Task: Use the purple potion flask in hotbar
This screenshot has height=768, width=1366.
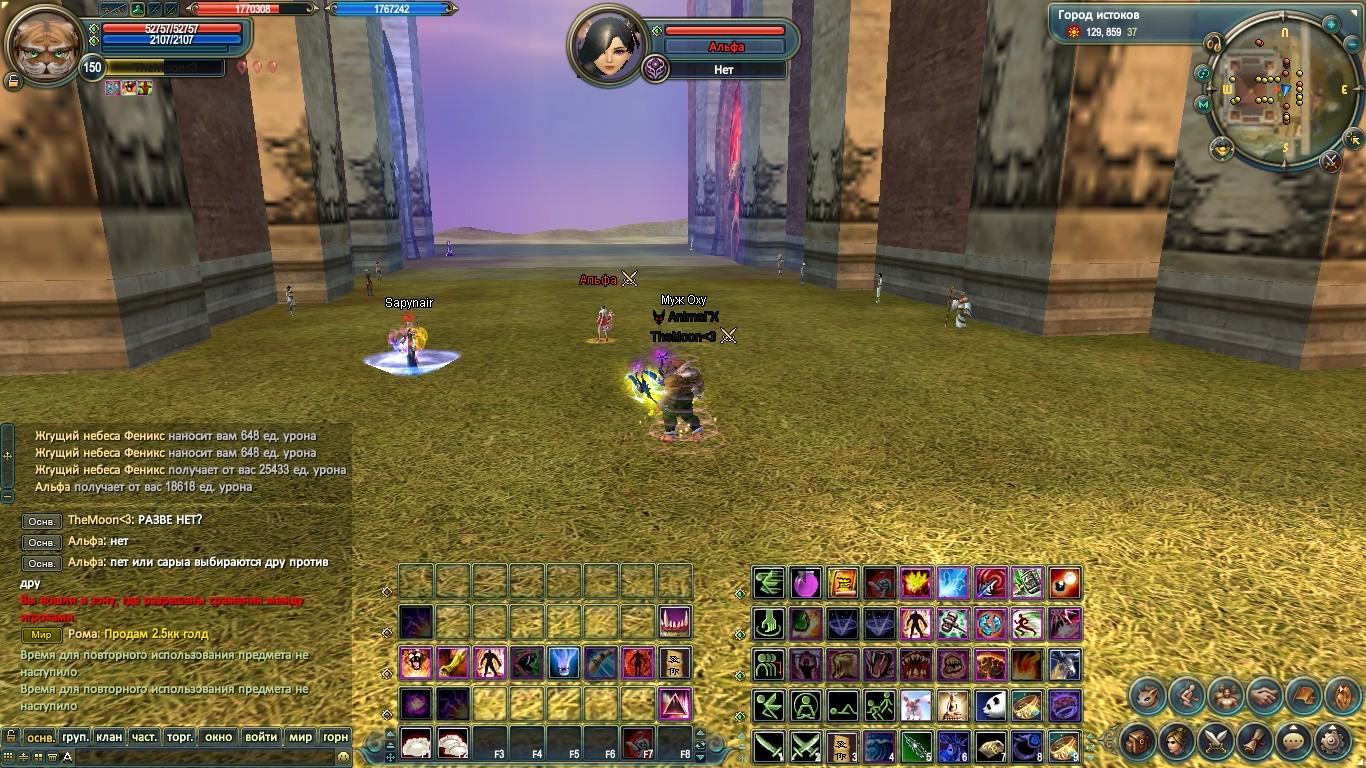Action: 806,582
